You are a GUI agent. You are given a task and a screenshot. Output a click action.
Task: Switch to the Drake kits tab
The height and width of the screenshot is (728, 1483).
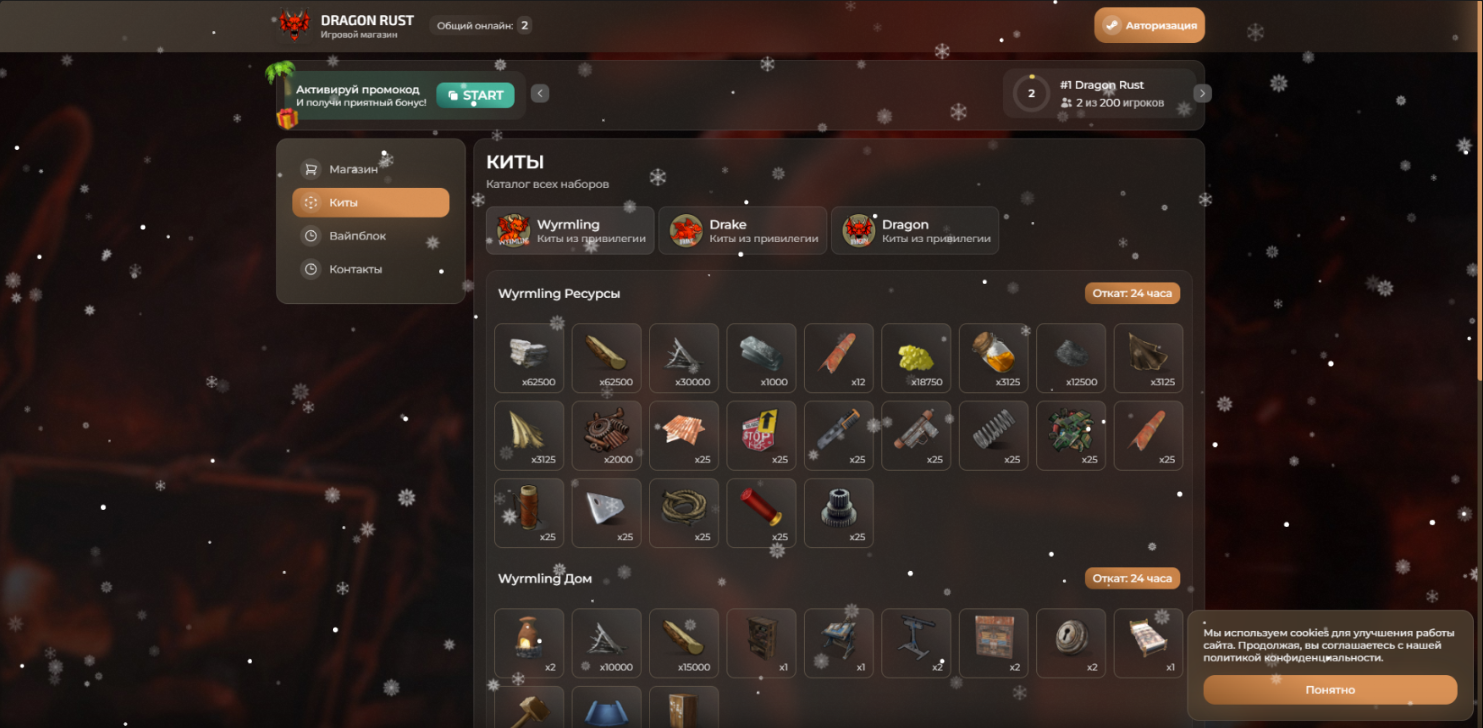pyautogui.click(x=742, y=231)
